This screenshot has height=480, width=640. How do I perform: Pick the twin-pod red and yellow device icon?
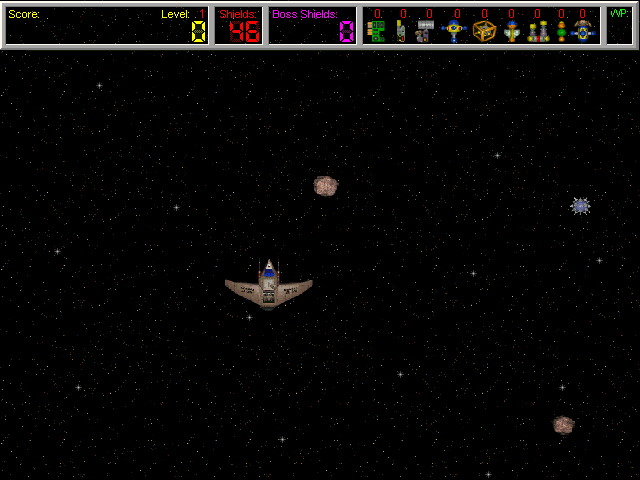tap(538, 31)
